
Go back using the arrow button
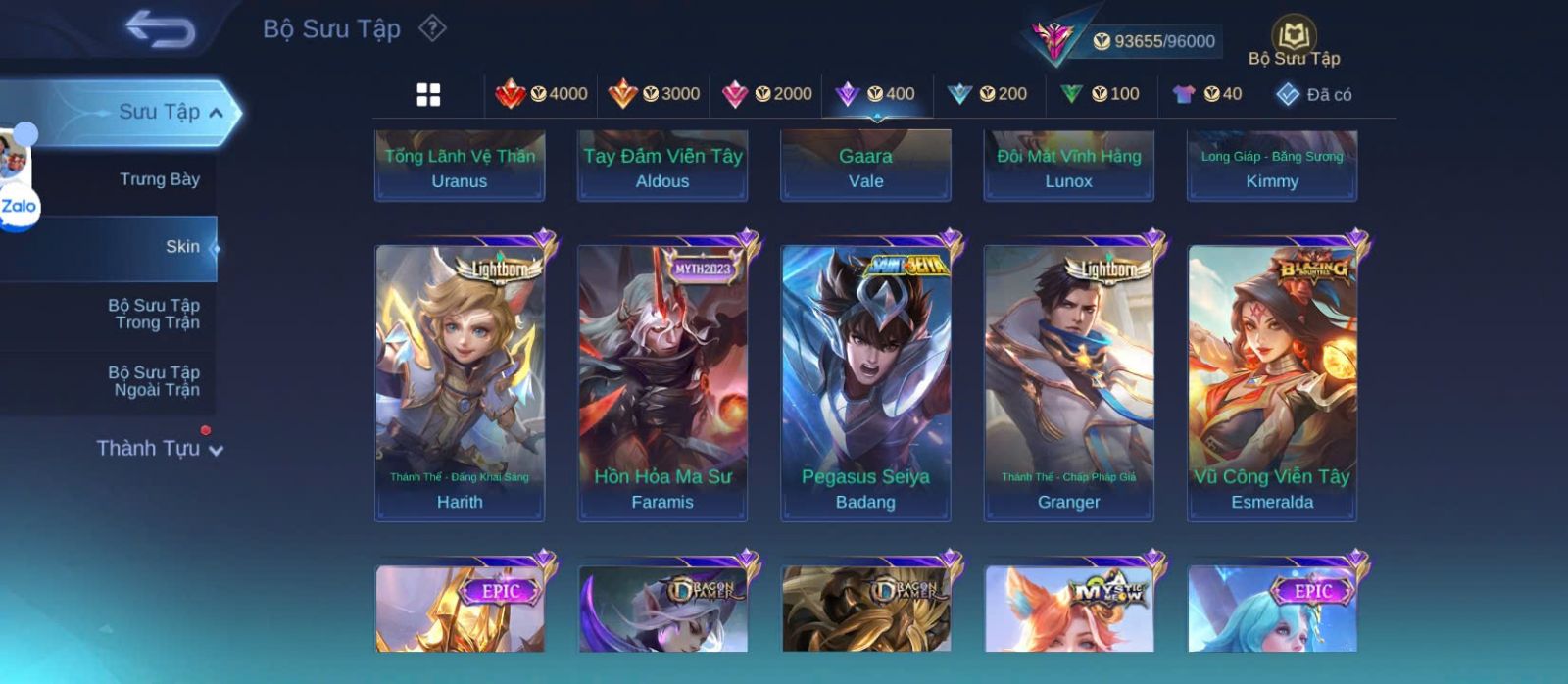click(161, 29)
